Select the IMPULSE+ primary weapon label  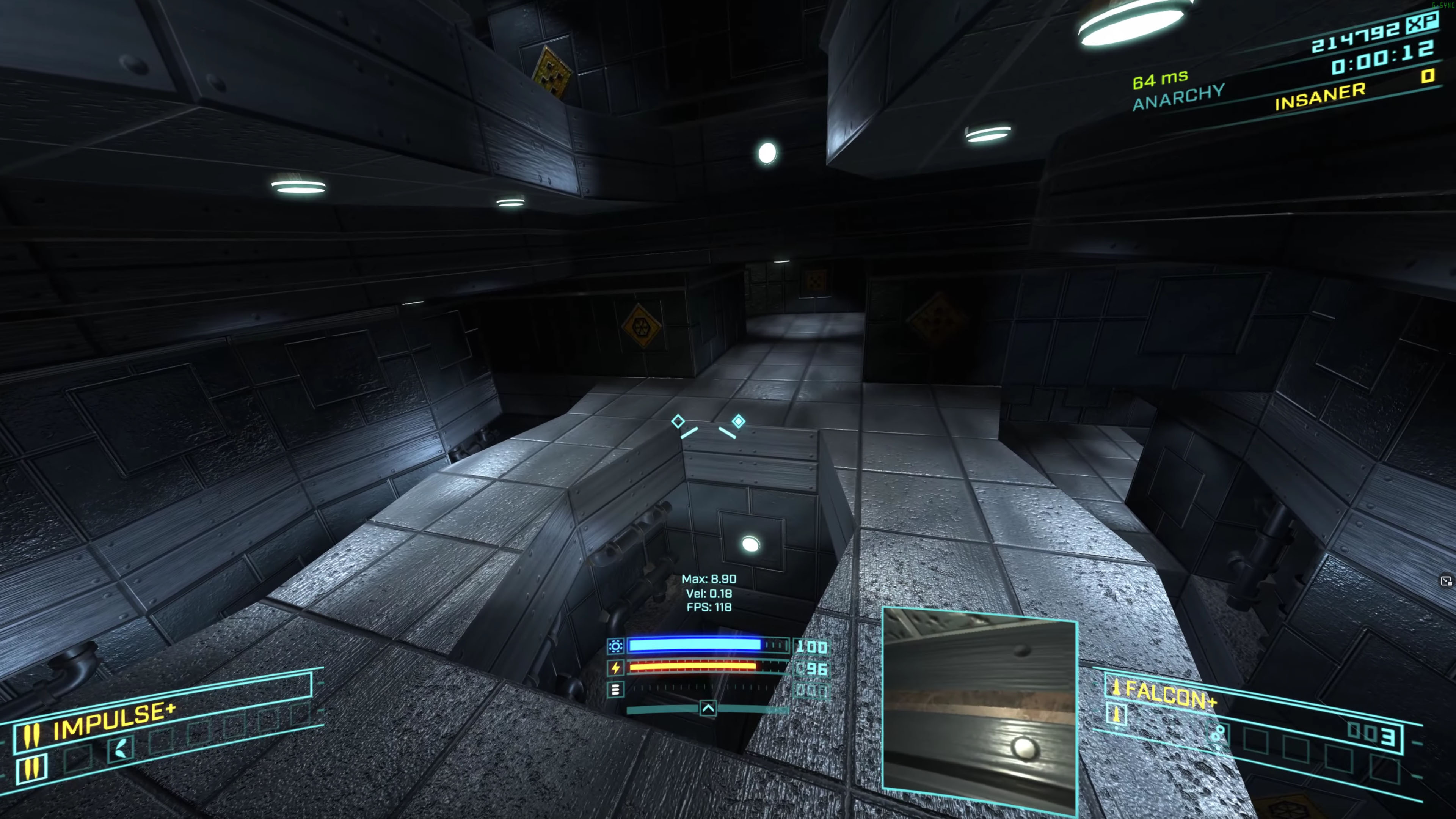tap(114, 721)
